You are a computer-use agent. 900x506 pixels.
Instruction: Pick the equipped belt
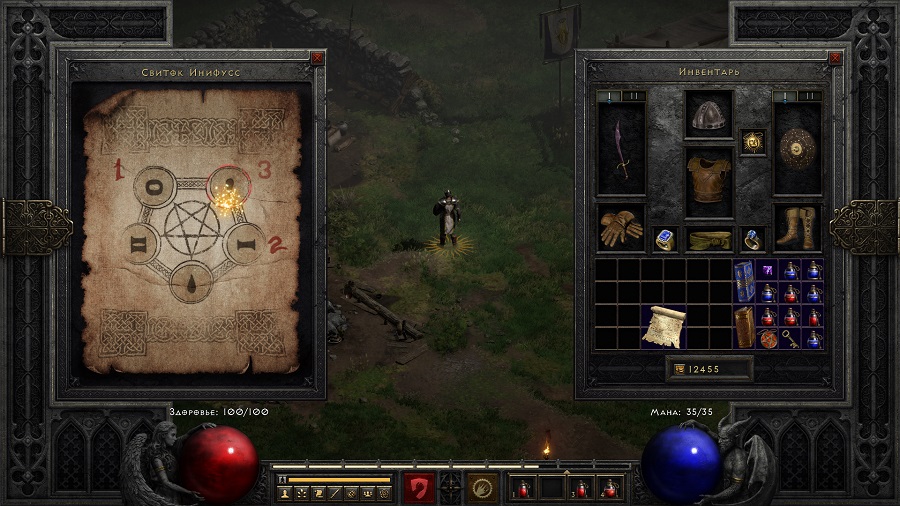coord(709,240)
